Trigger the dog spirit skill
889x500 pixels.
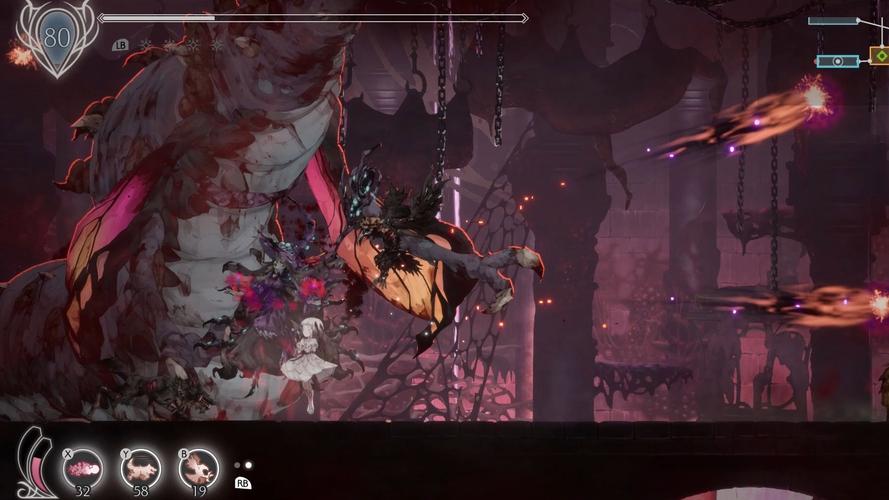[x=141, y=468]
